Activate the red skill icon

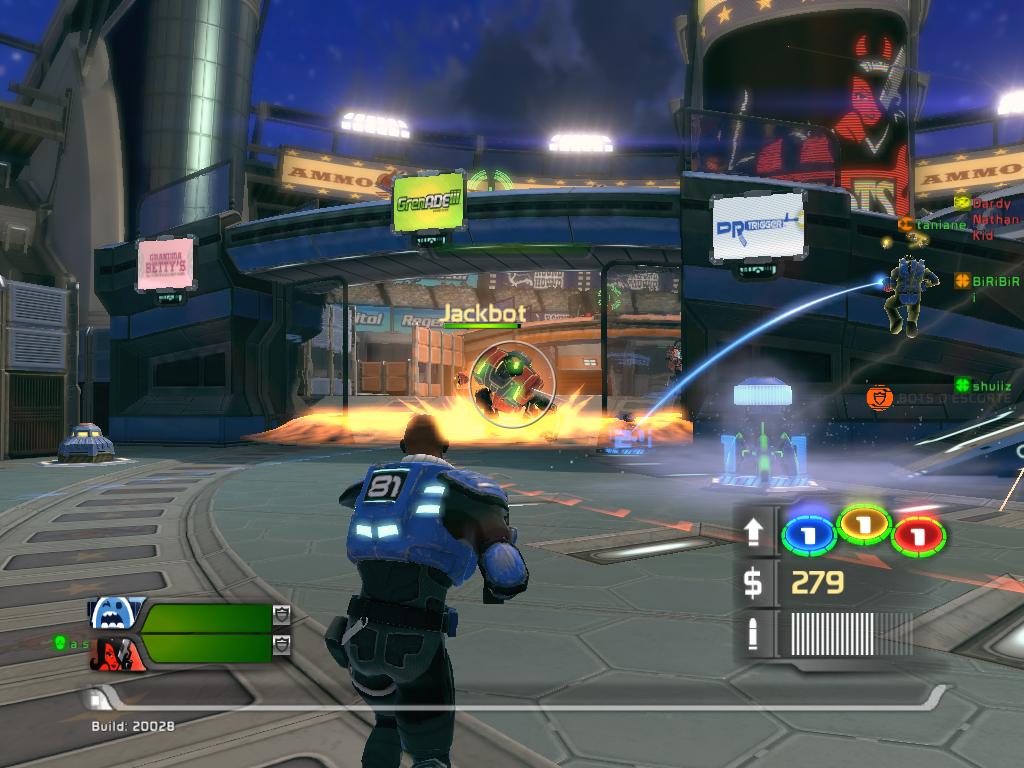click(x=919, y=535)
